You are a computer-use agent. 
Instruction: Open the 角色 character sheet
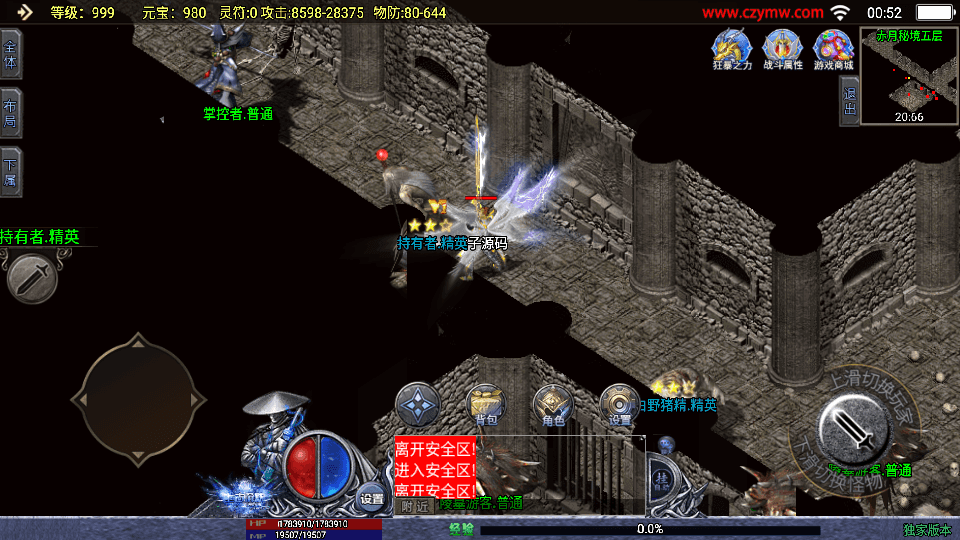[x=553, y=405]
